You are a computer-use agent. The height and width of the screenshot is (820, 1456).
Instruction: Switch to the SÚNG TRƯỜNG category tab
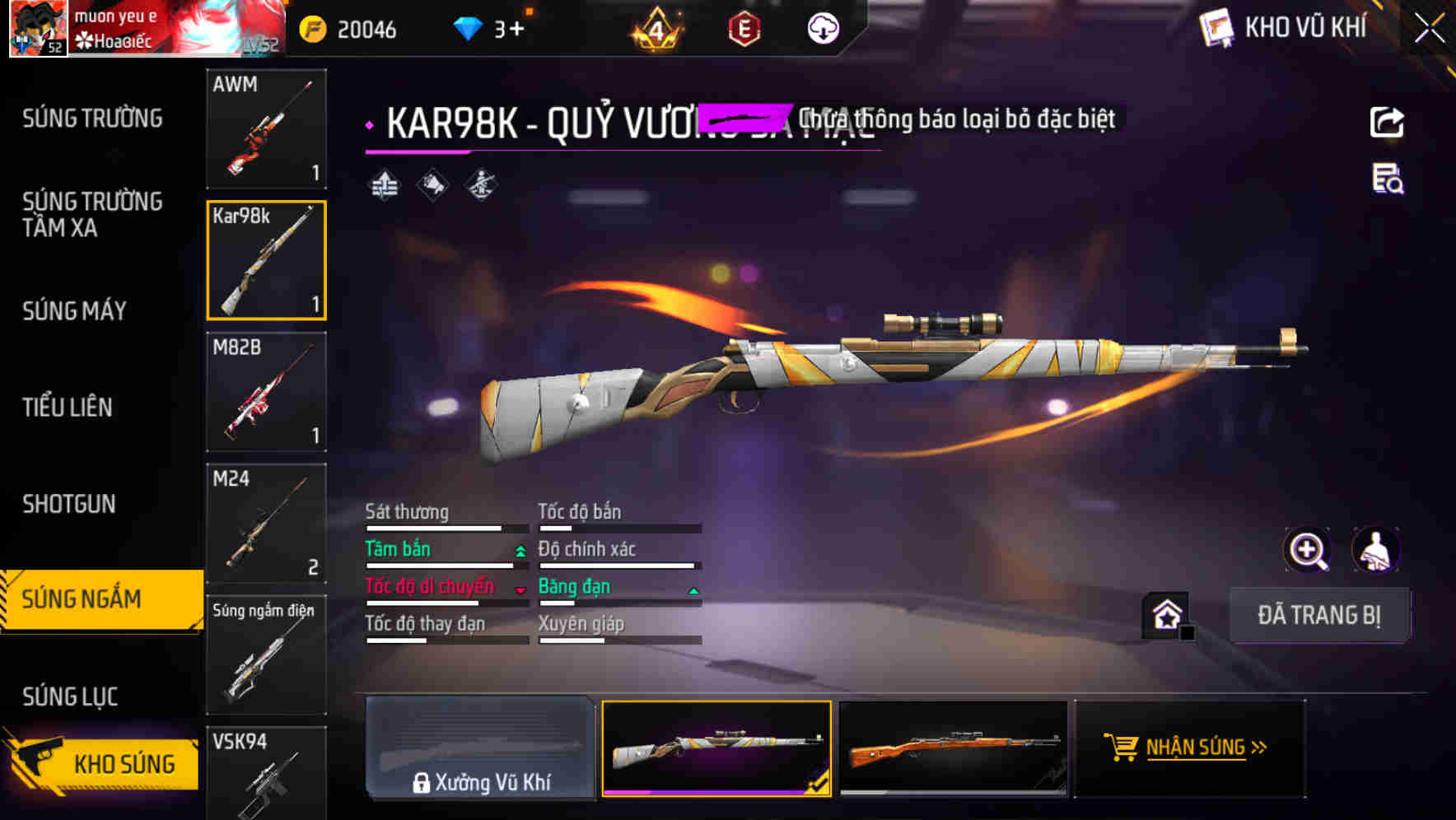point(92,118)
